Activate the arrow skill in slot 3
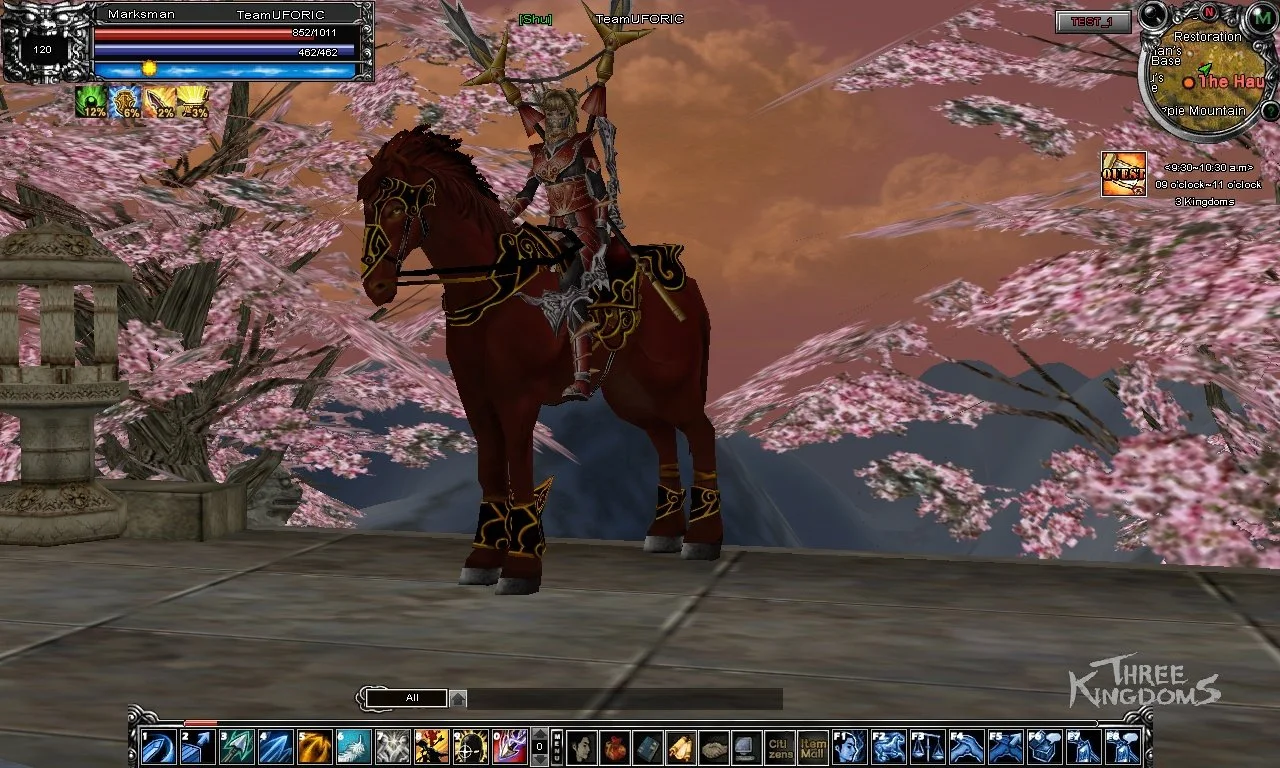Viewport: 1280px width, 768px height. (235, 748)
